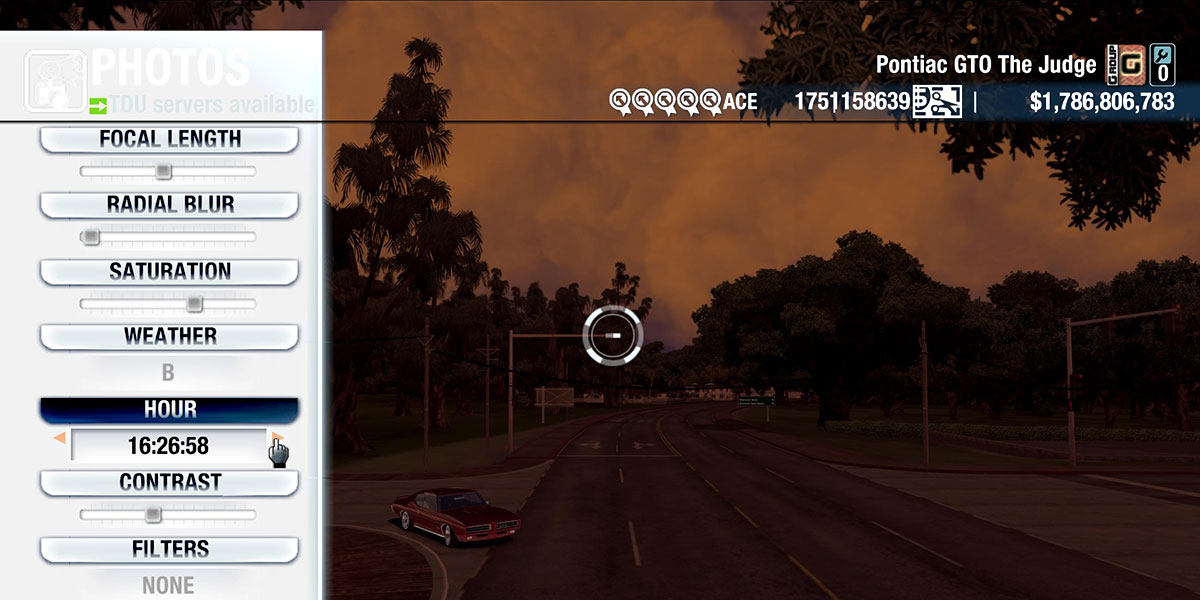The width and height of the screenshot is (1200, 600).
Task: Choose the Saturation option
Action: [x=169, y=271]
